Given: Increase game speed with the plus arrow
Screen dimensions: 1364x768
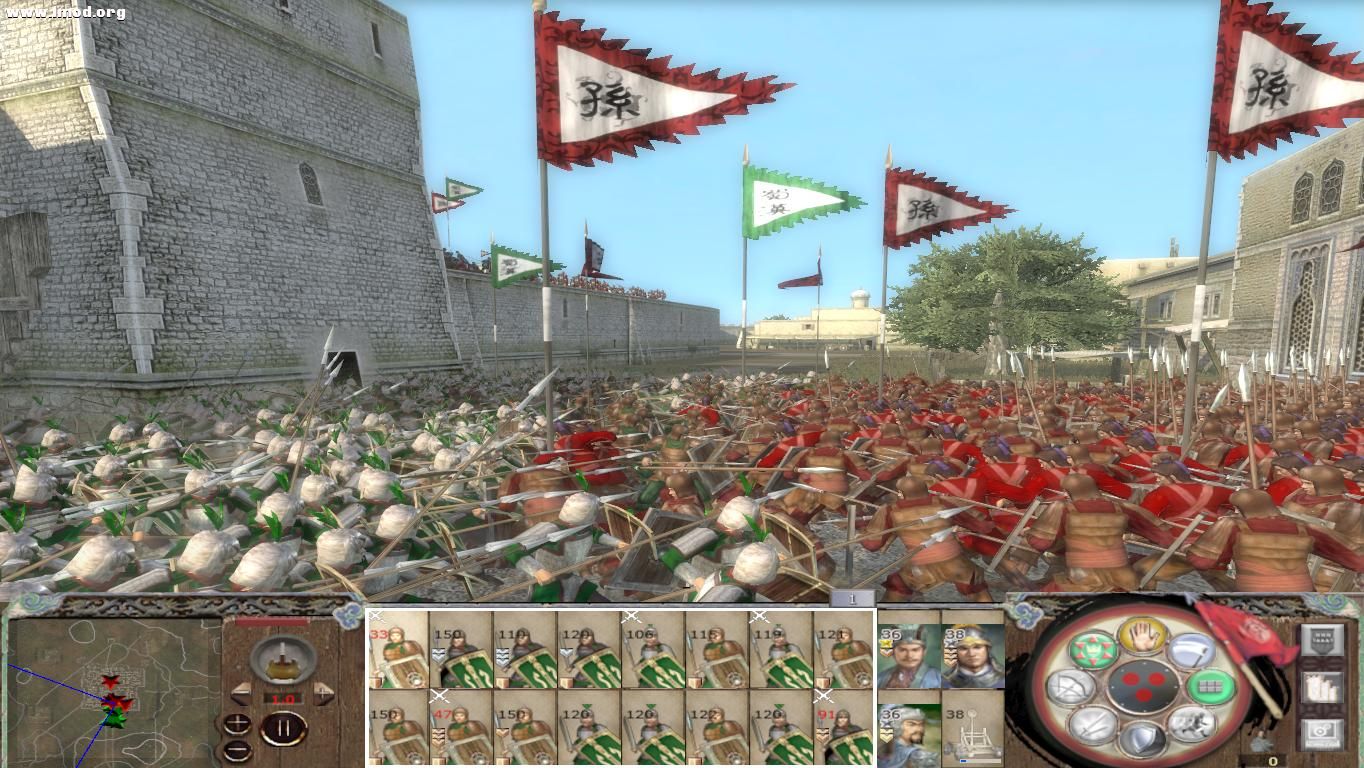Looking at the screenshot, I should (x=324, y=694).
